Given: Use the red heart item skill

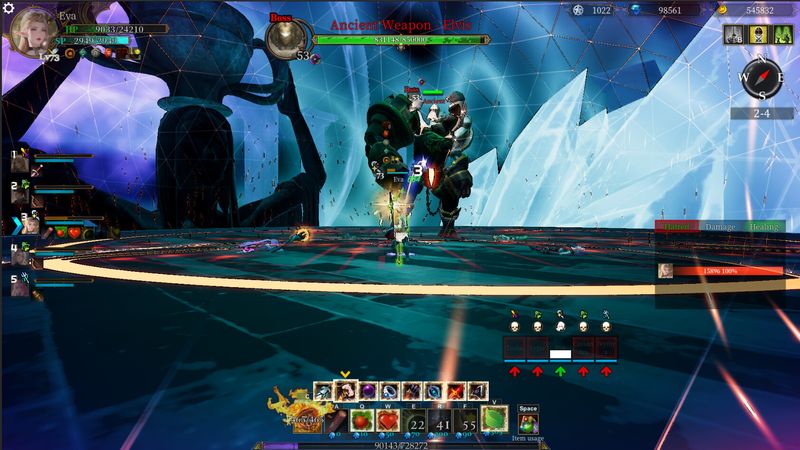Looking at the screenshot, I should 389,419.
